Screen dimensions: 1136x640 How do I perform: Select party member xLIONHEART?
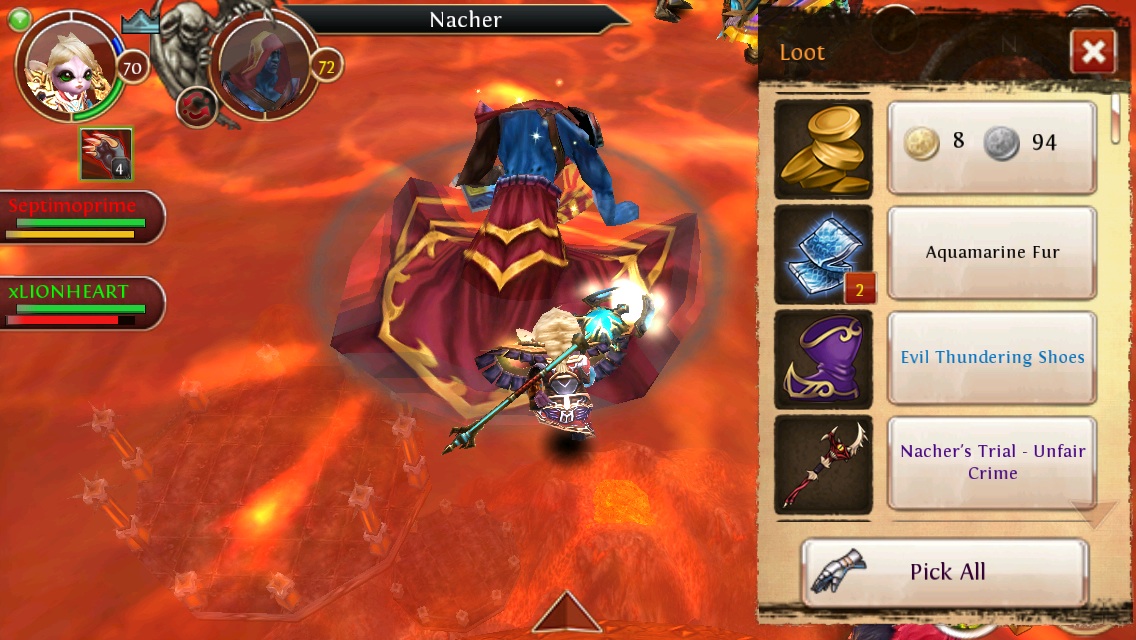pyautogui.click(x=80, y=302)
